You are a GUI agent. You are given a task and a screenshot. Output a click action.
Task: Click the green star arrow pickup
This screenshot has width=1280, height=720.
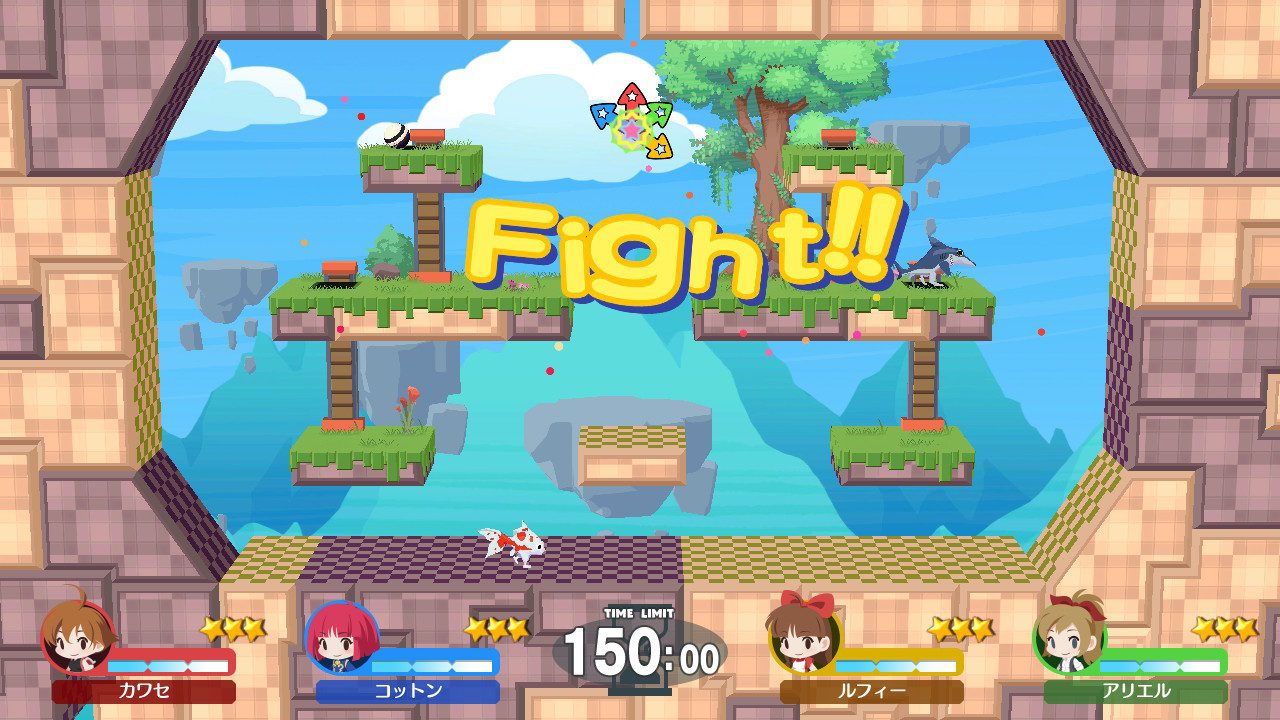click(x=660, y=112)
